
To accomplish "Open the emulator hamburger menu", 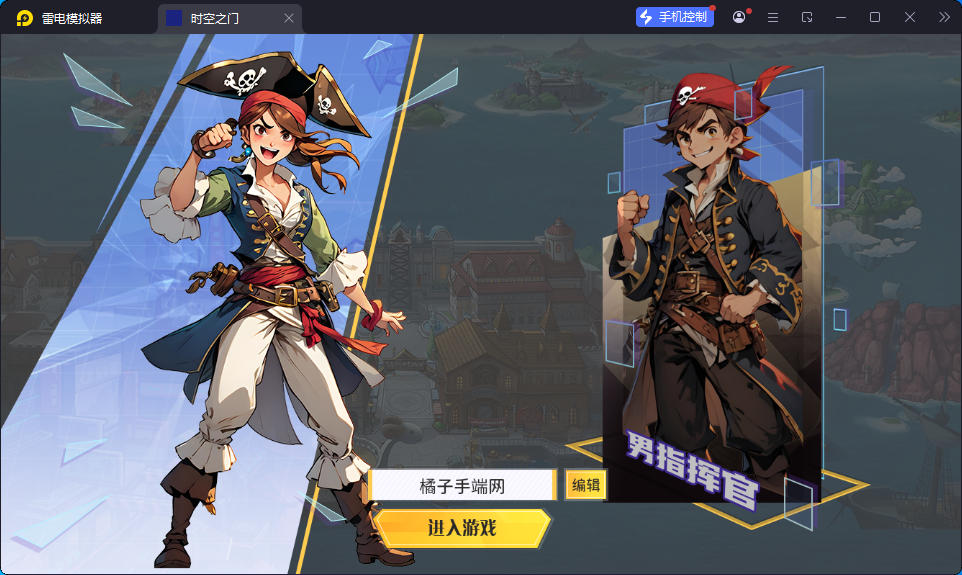I will coord(773,17).
